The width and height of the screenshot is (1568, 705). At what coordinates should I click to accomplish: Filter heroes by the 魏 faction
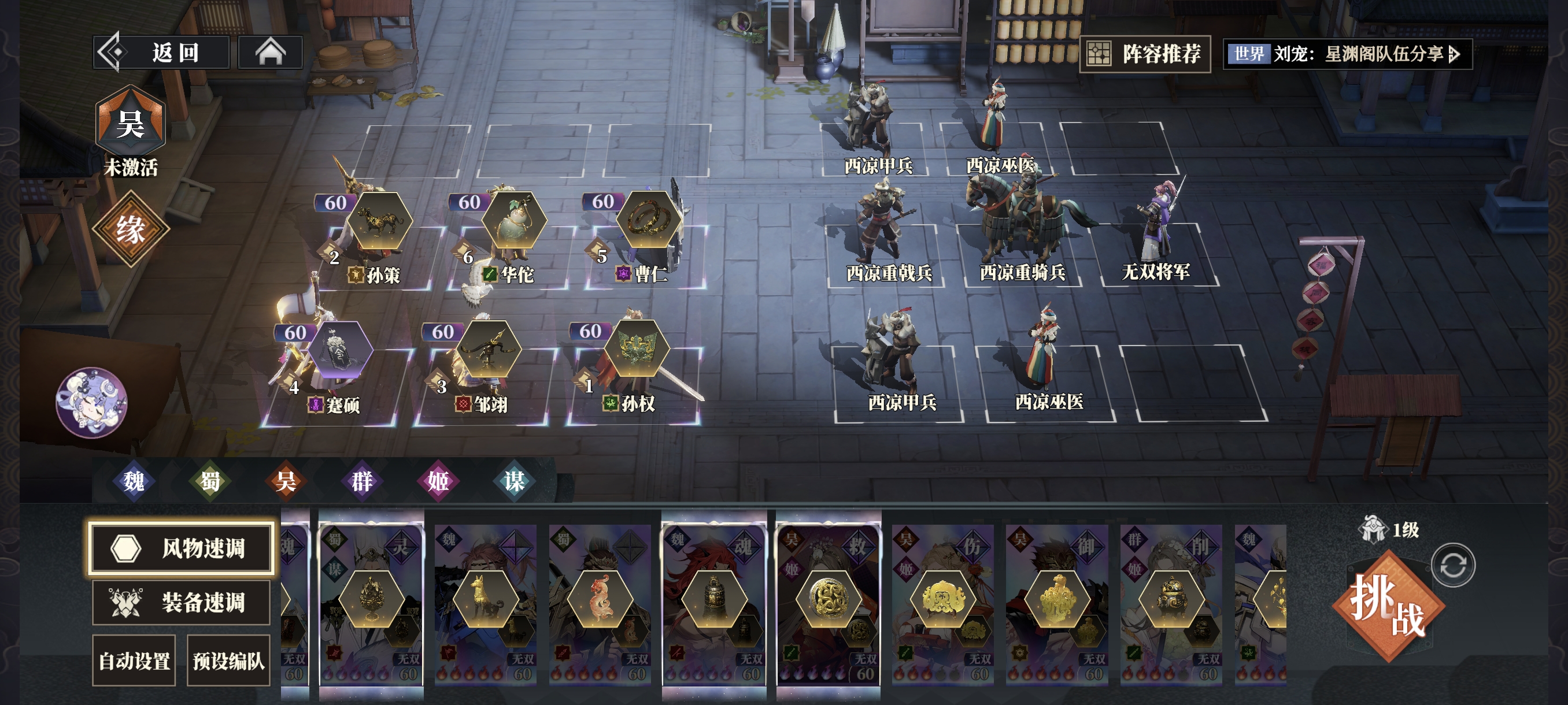coord(134,481)
